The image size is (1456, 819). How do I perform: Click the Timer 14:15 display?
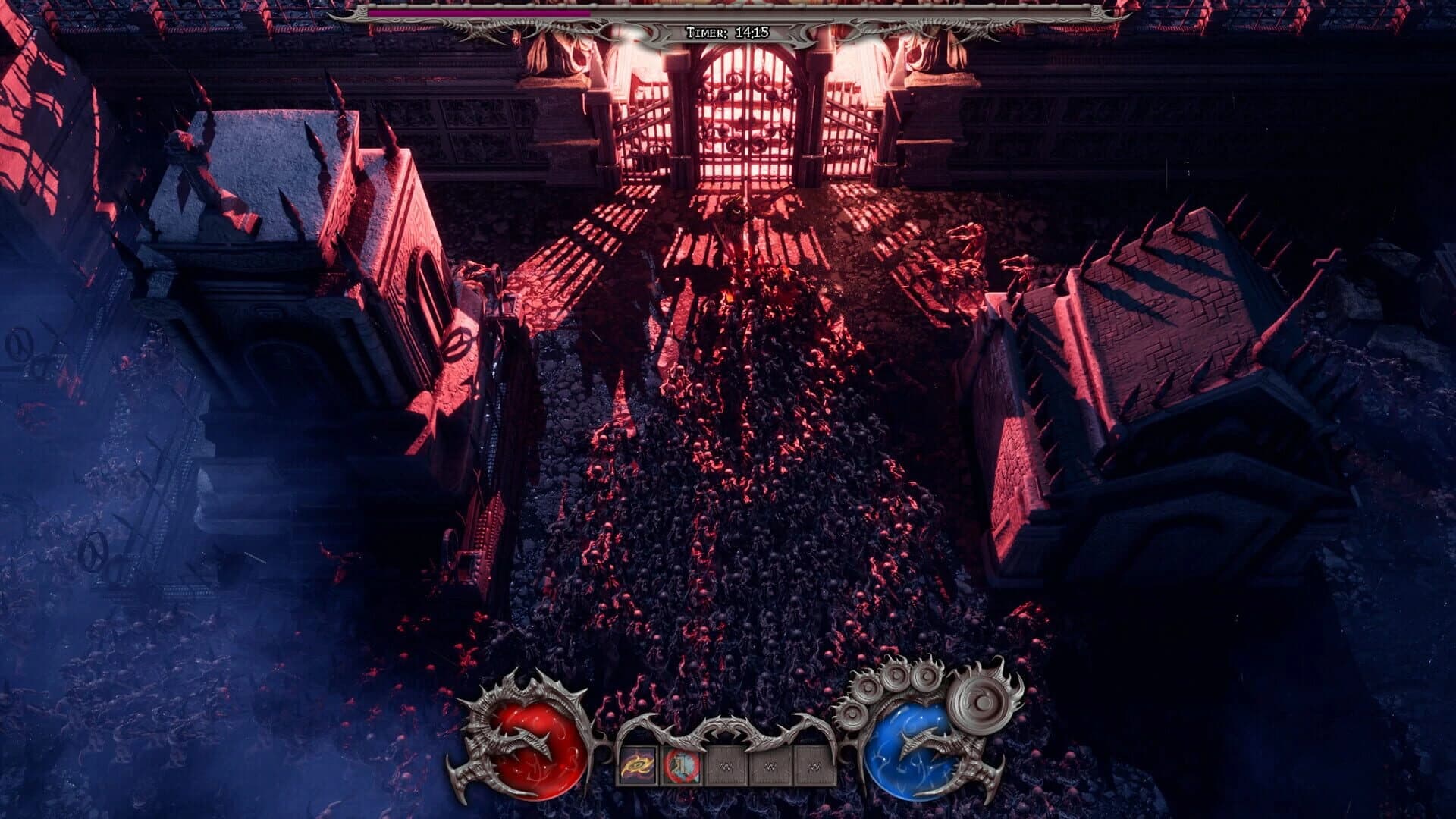pyautogui.click(x=728, y=31)
